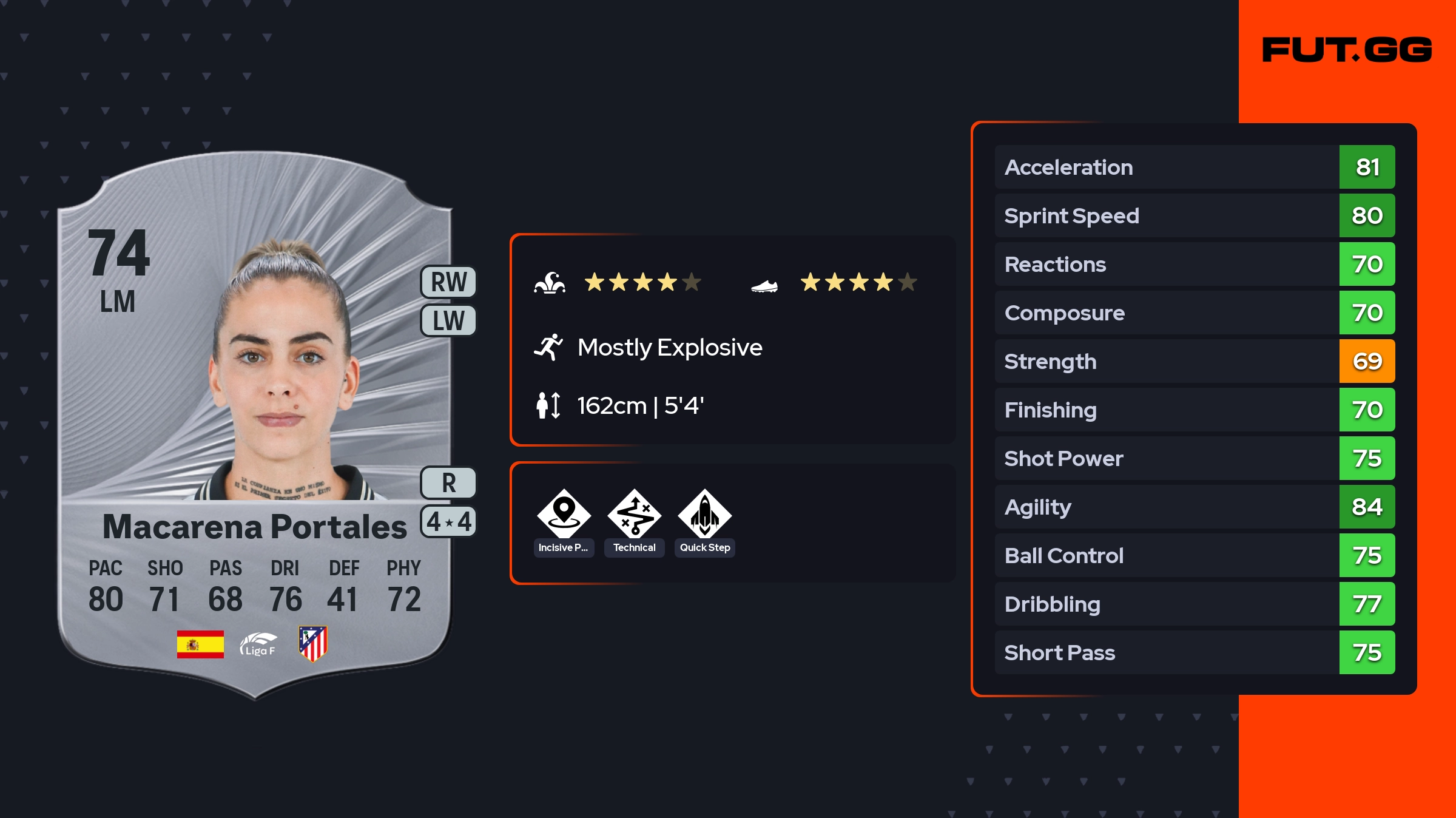
Task: Choose the RW alternate position badge
Action: (x=448, y=282)
